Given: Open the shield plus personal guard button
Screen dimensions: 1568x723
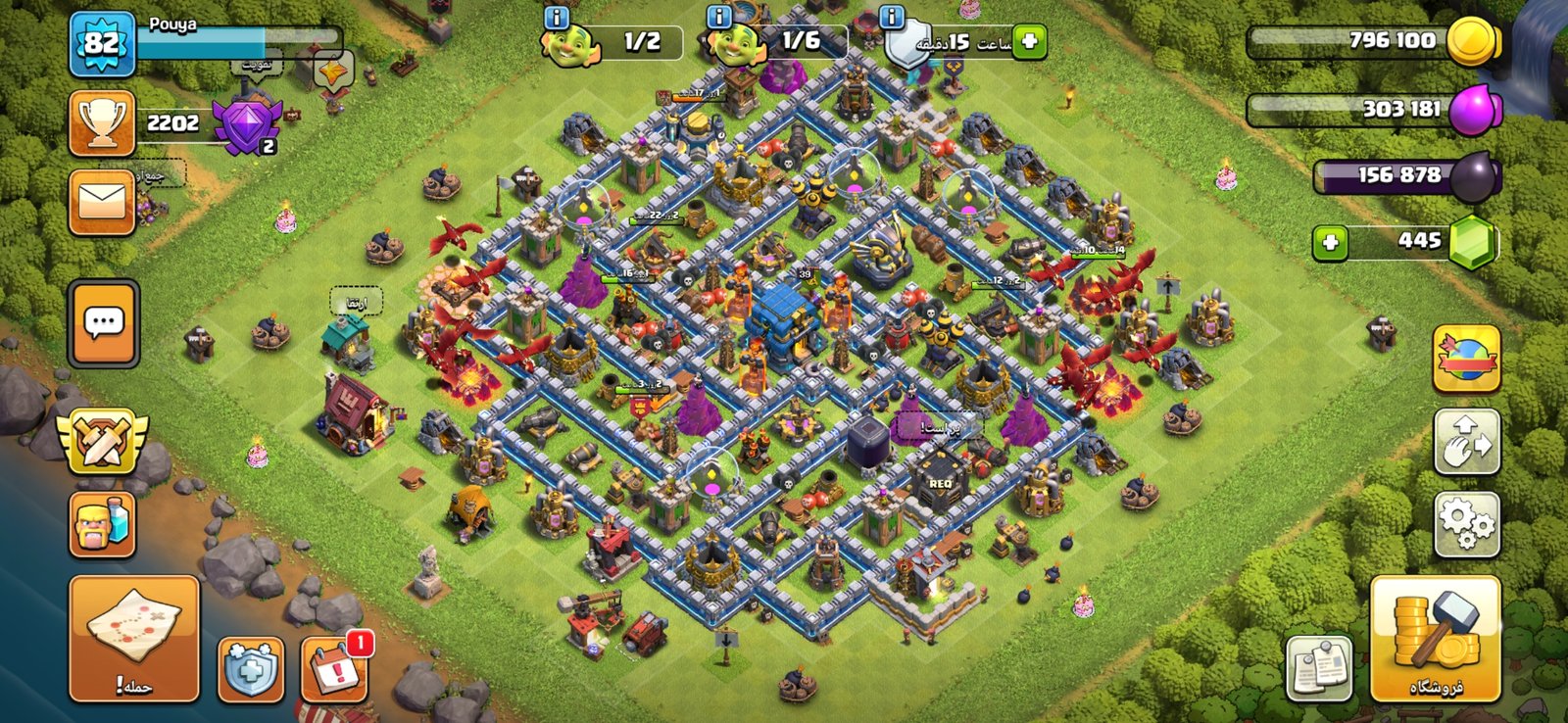Looking at the screenshot, I should click(x=251, y=669).
